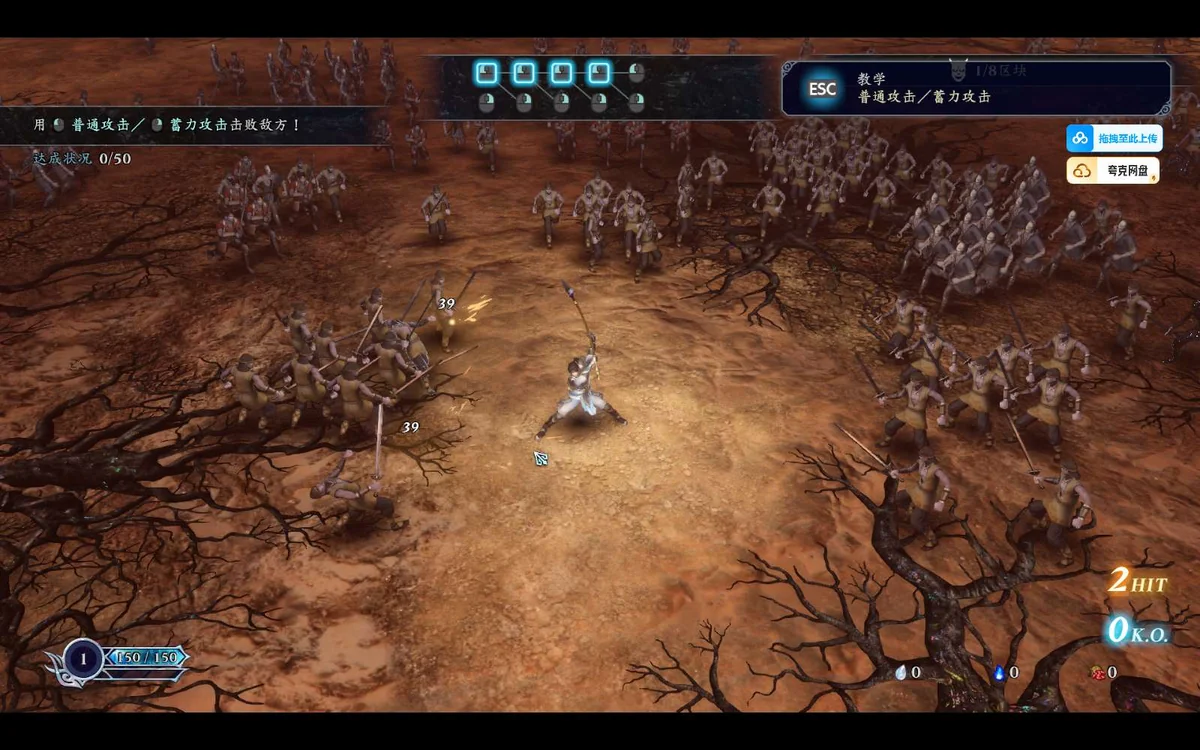
Task: Click the combo input sequence diagram
Action: 560,86
